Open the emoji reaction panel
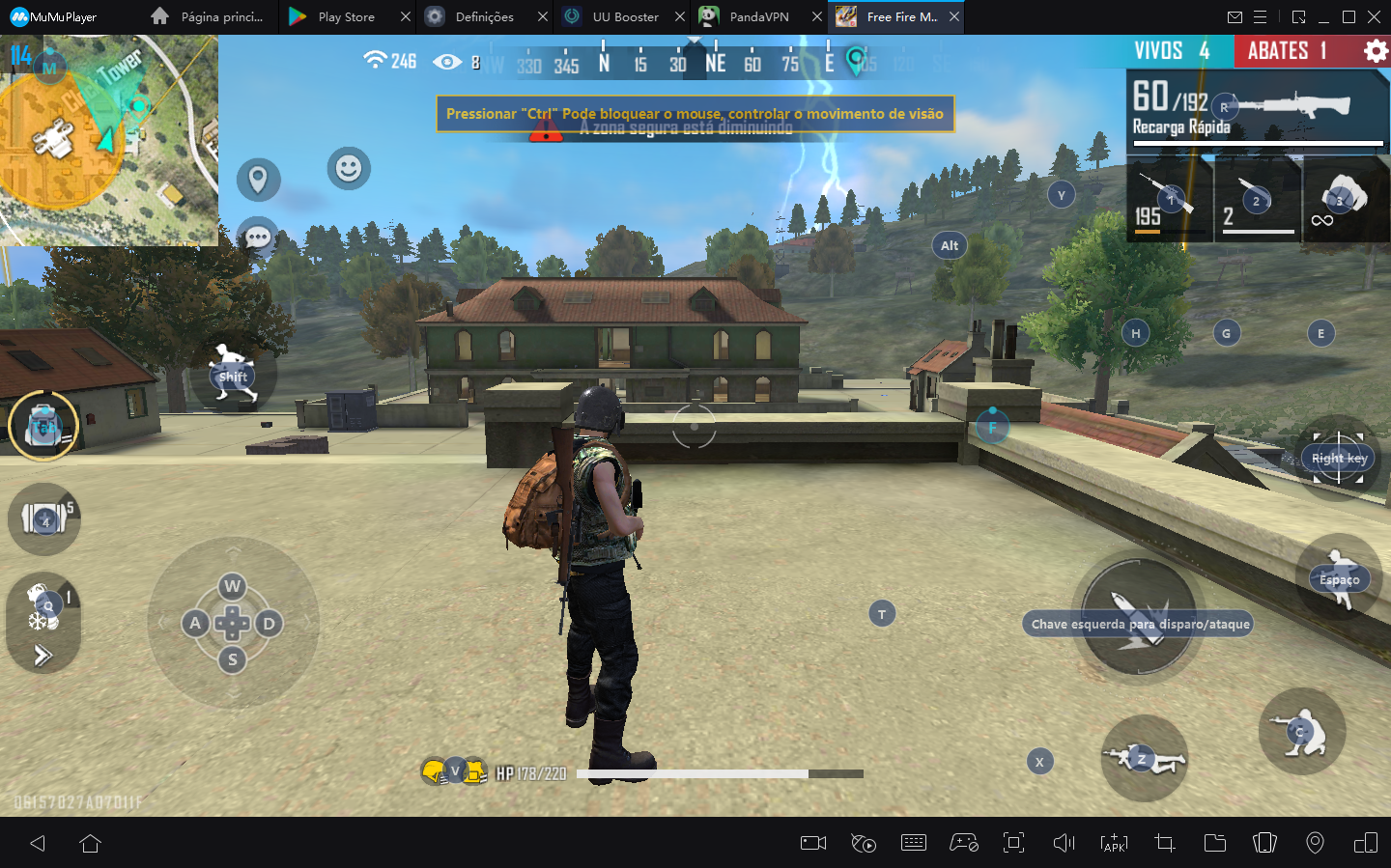Screen dimensions: 1391x868 [x=349, y=169]
